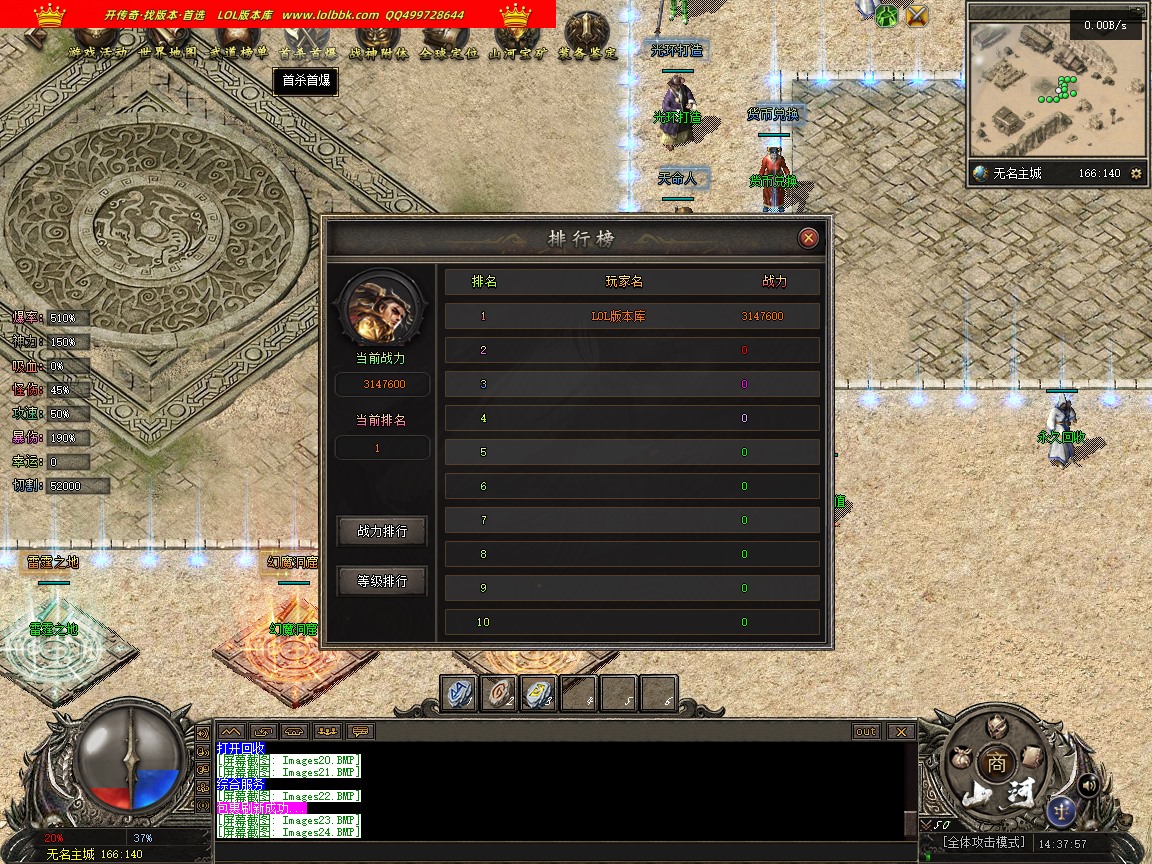Close the chat panel with X

[x=901, y=732]
